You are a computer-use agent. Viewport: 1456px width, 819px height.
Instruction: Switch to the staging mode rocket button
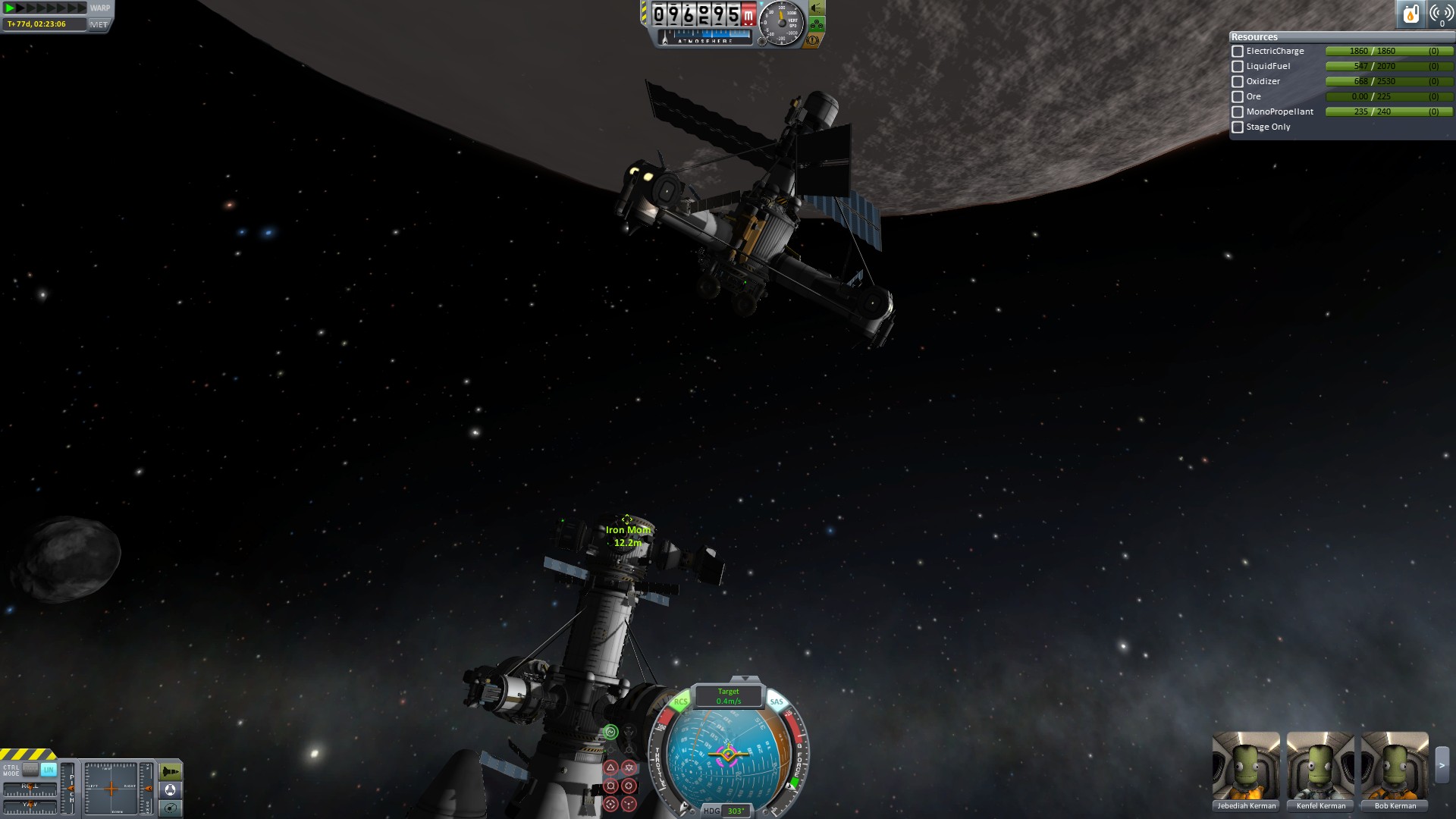pyautogui.click(x=171, y=772)
